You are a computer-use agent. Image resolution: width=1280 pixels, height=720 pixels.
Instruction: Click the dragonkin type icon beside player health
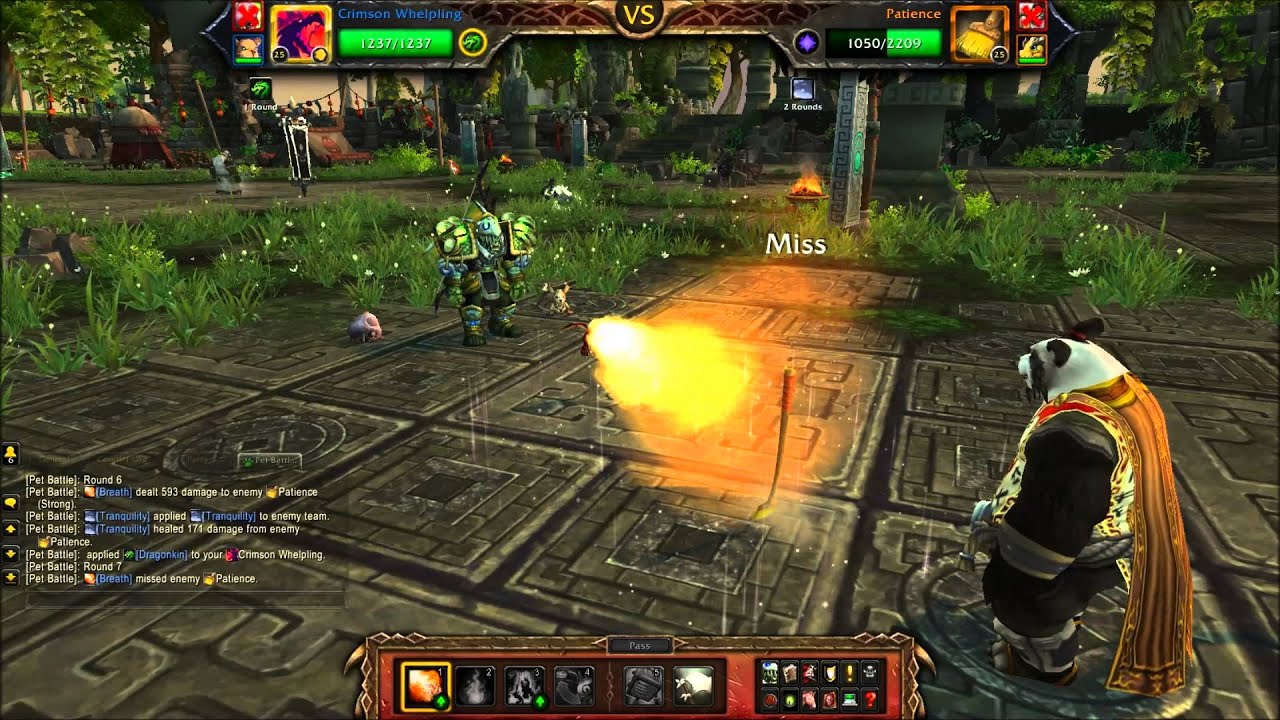[x=472, y=42]
